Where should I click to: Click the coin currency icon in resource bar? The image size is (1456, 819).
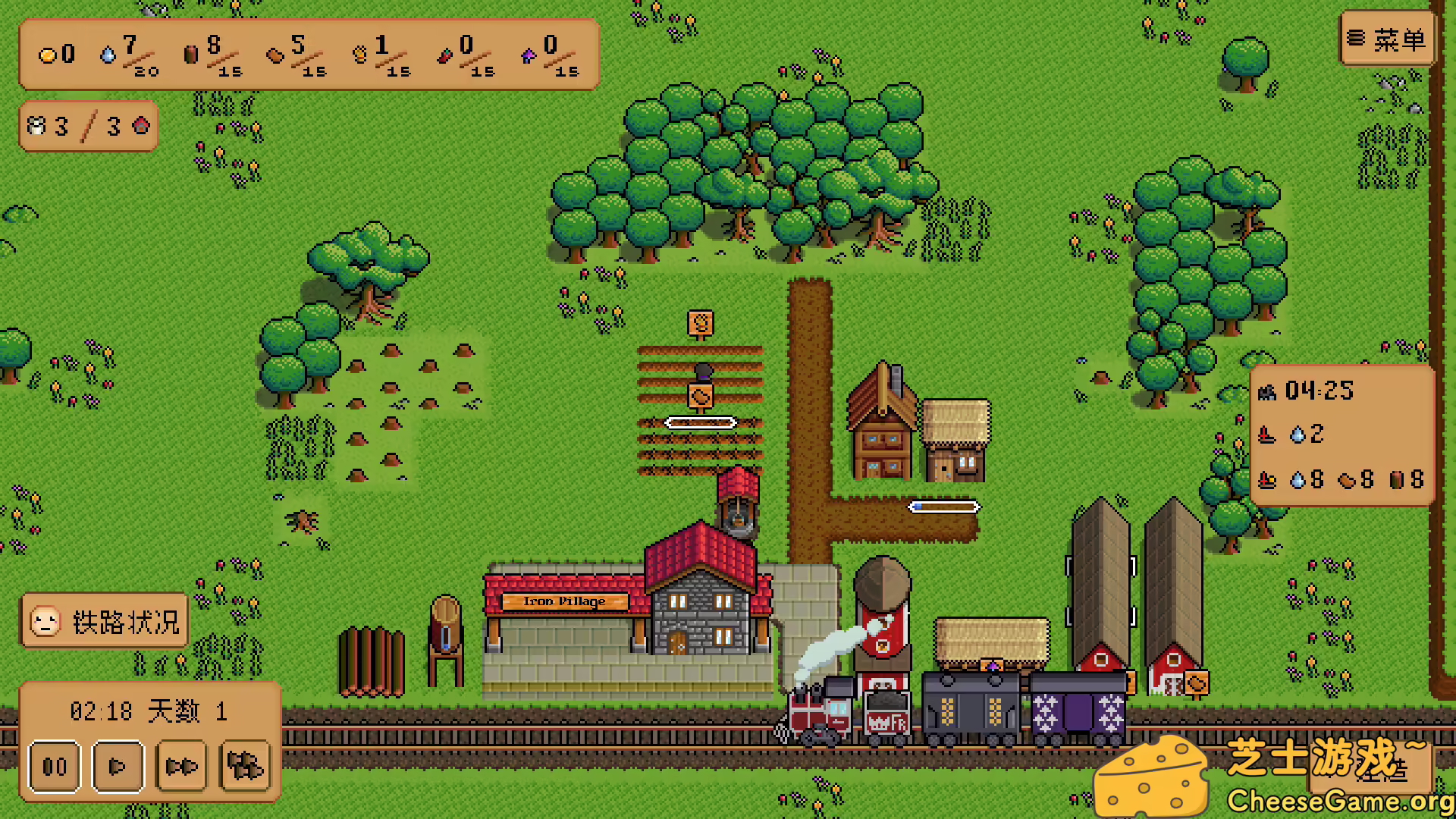coord(47,54)
